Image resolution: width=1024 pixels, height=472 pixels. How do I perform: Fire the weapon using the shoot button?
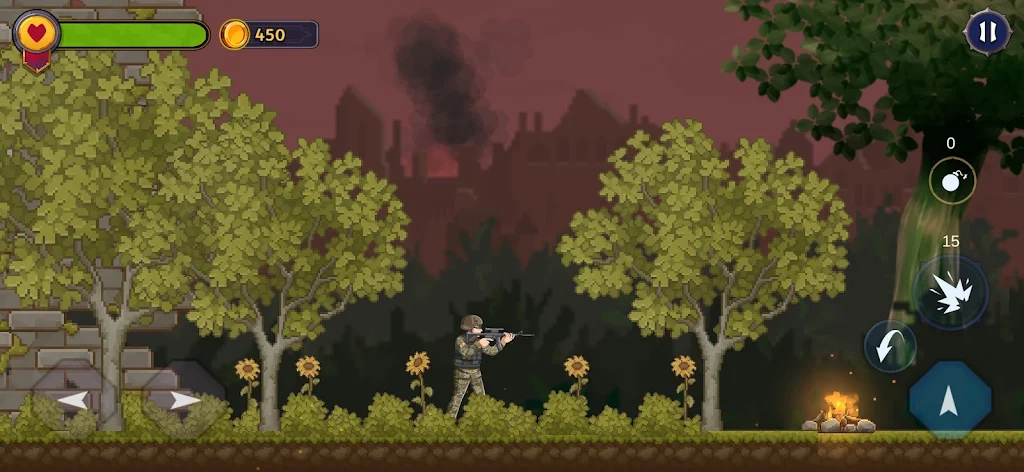(x=950, y=293)
